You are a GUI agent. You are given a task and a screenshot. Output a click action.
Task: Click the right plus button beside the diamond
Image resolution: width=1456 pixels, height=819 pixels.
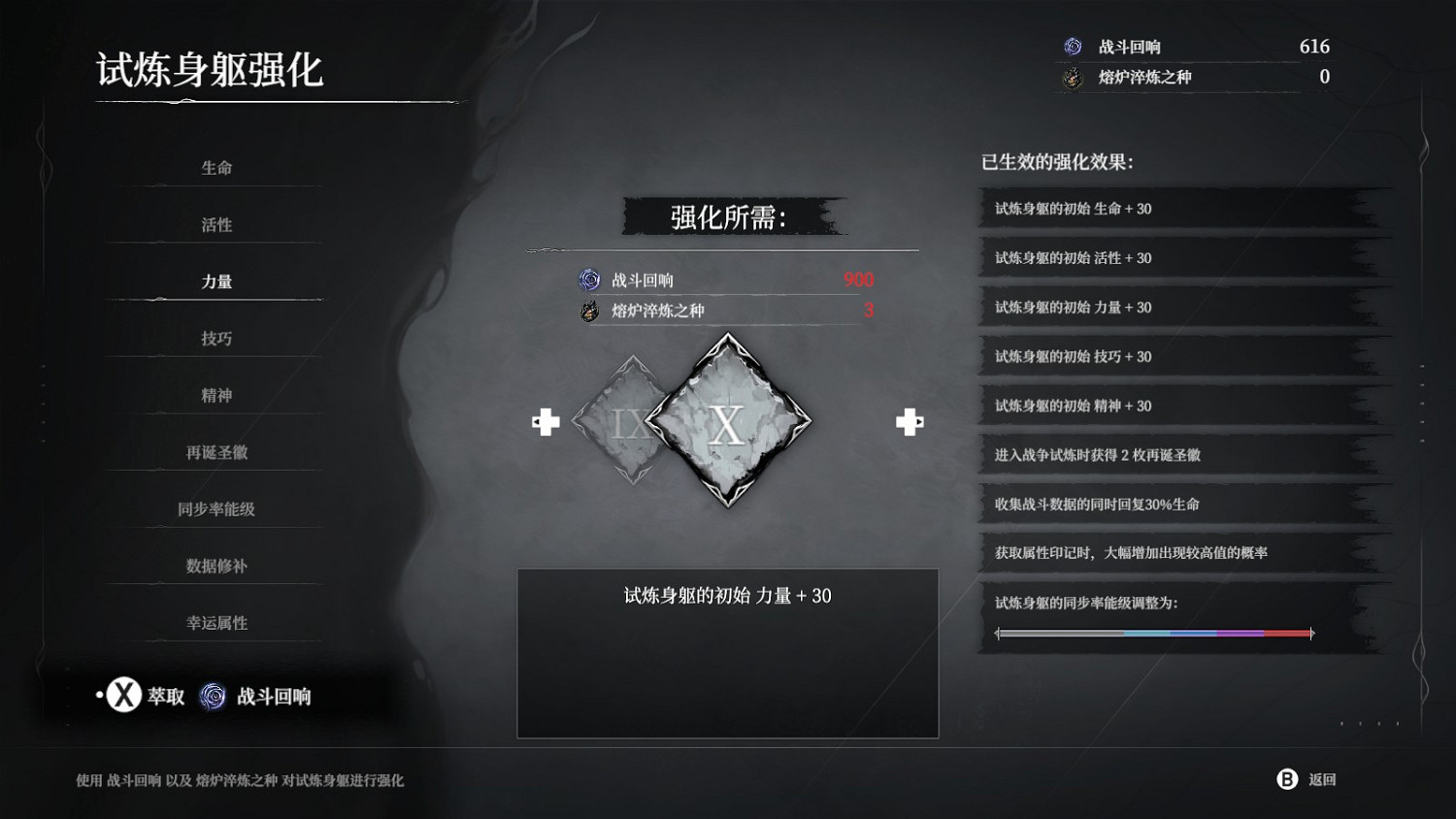[x=910, y=422]
